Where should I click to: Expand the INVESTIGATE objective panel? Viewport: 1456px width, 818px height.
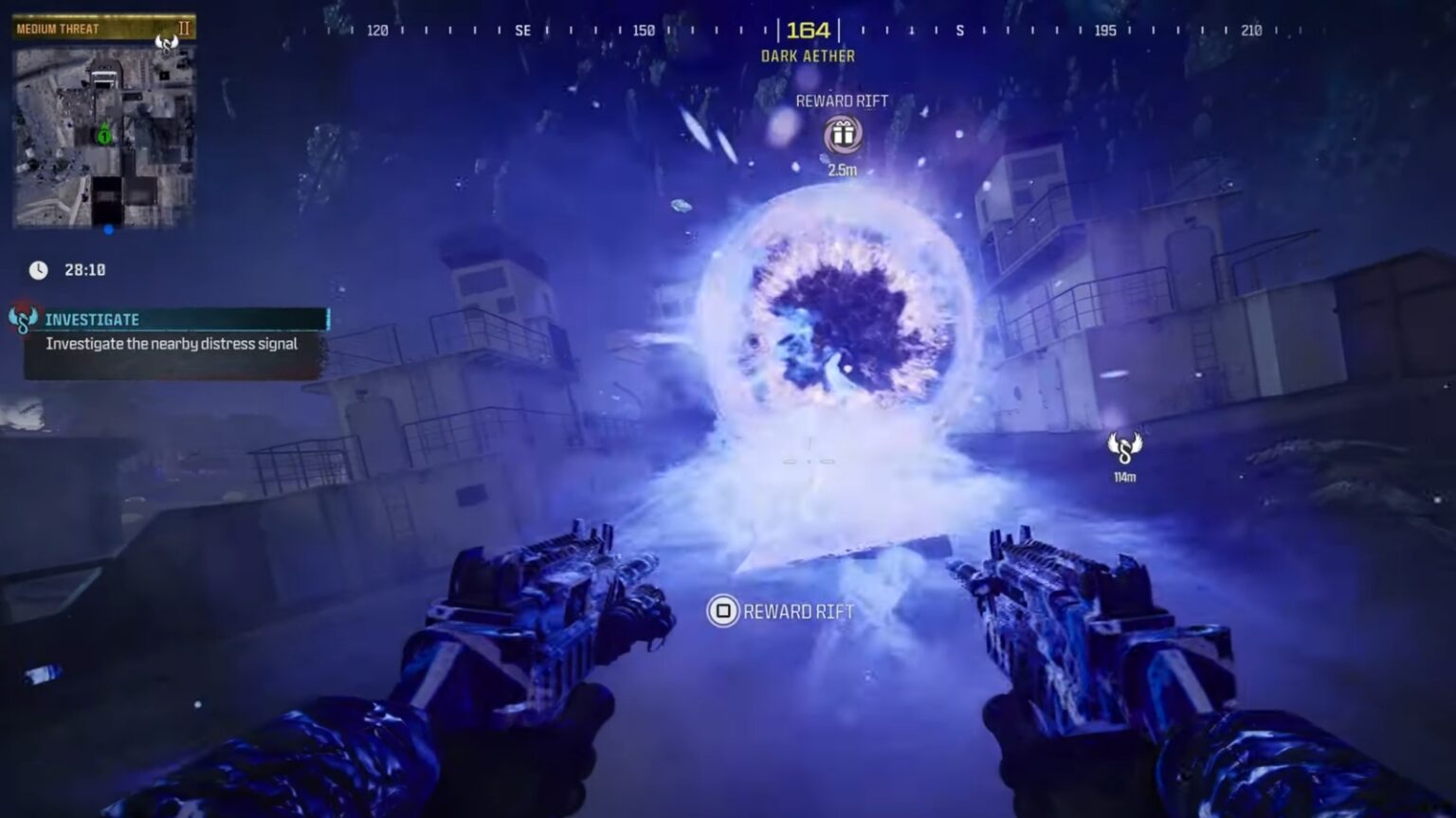pos(92,319)
